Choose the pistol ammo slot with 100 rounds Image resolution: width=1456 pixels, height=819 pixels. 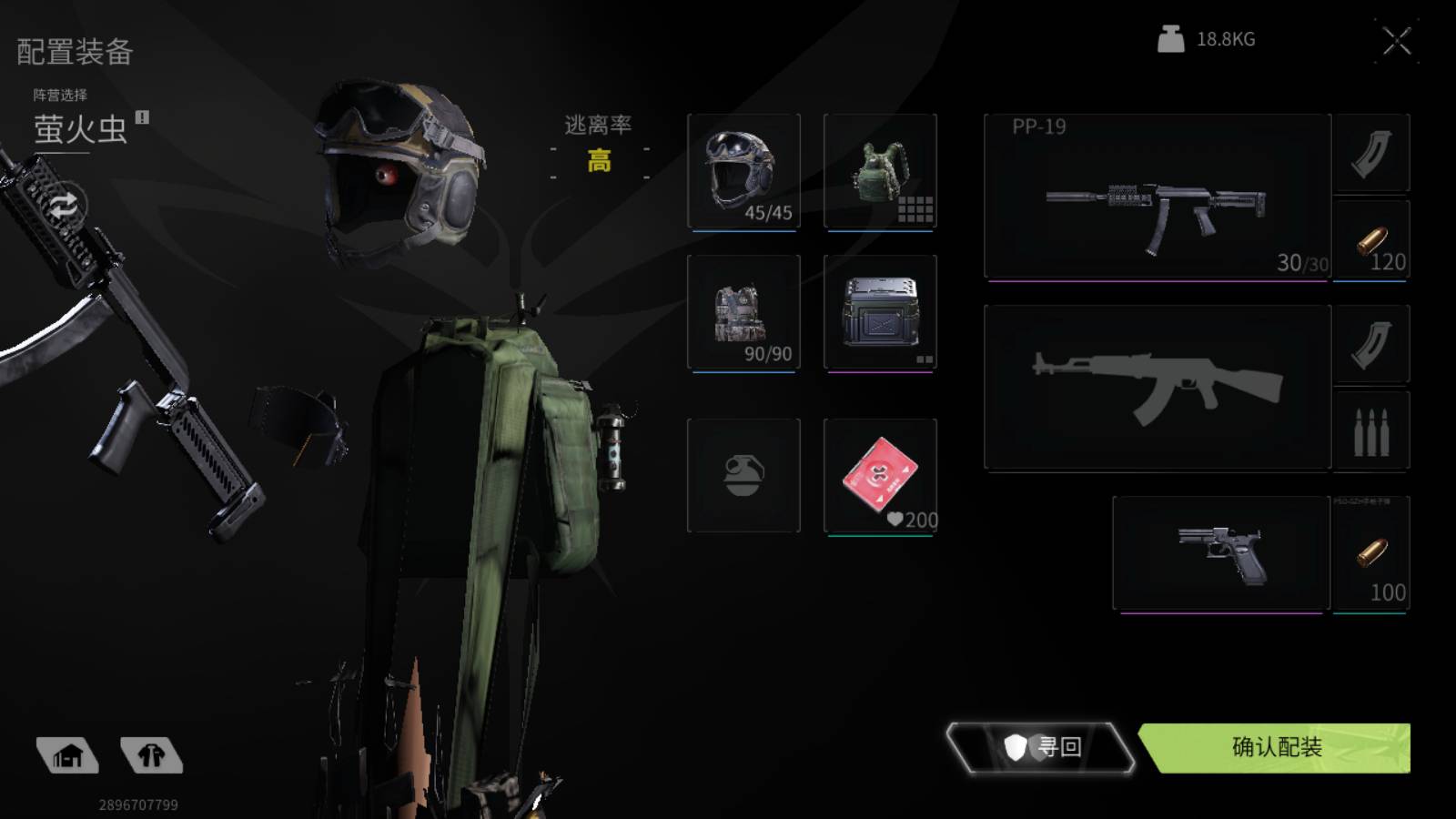(1371, 552)
